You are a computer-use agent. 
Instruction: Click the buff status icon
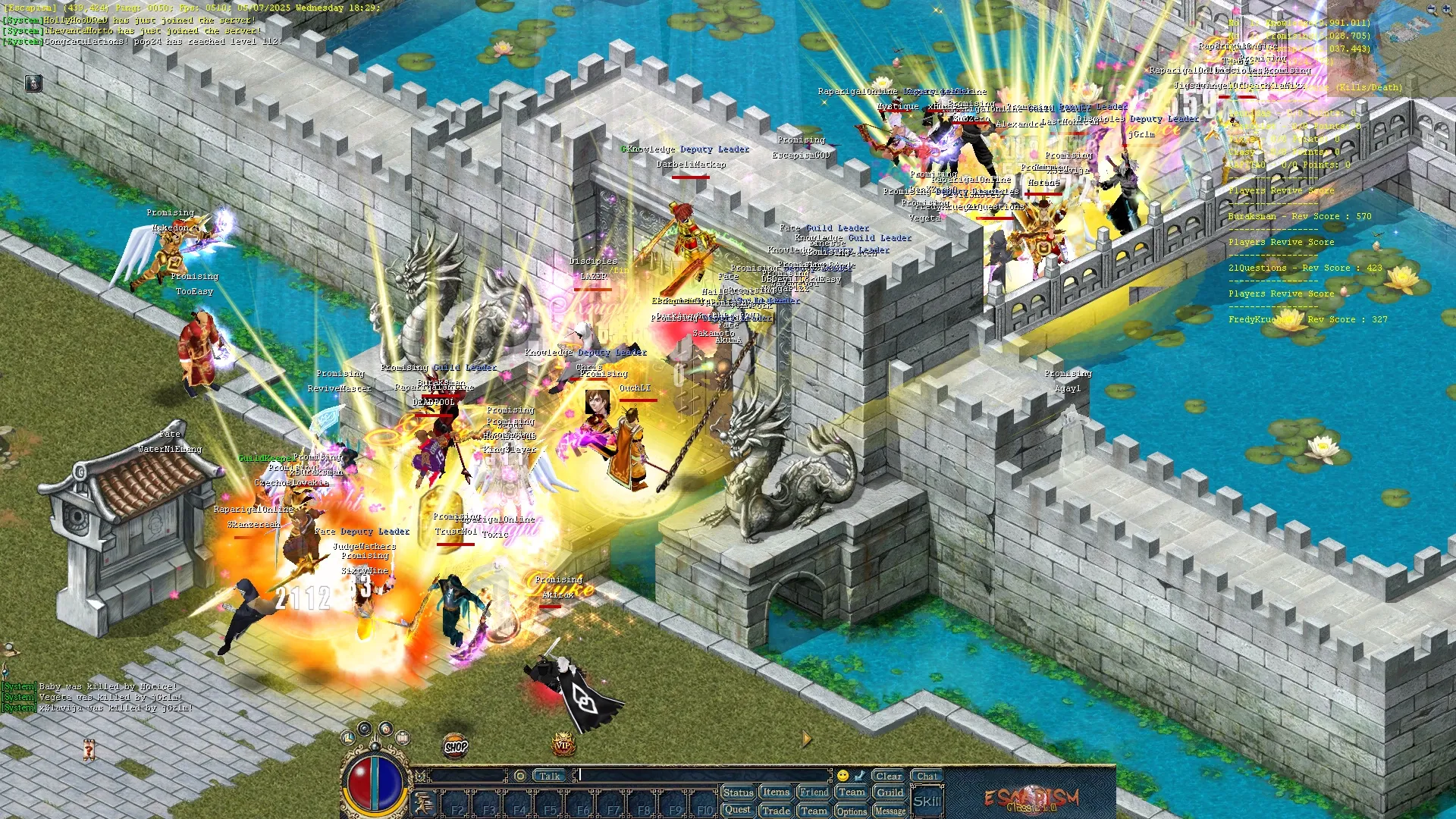(33, 83)
